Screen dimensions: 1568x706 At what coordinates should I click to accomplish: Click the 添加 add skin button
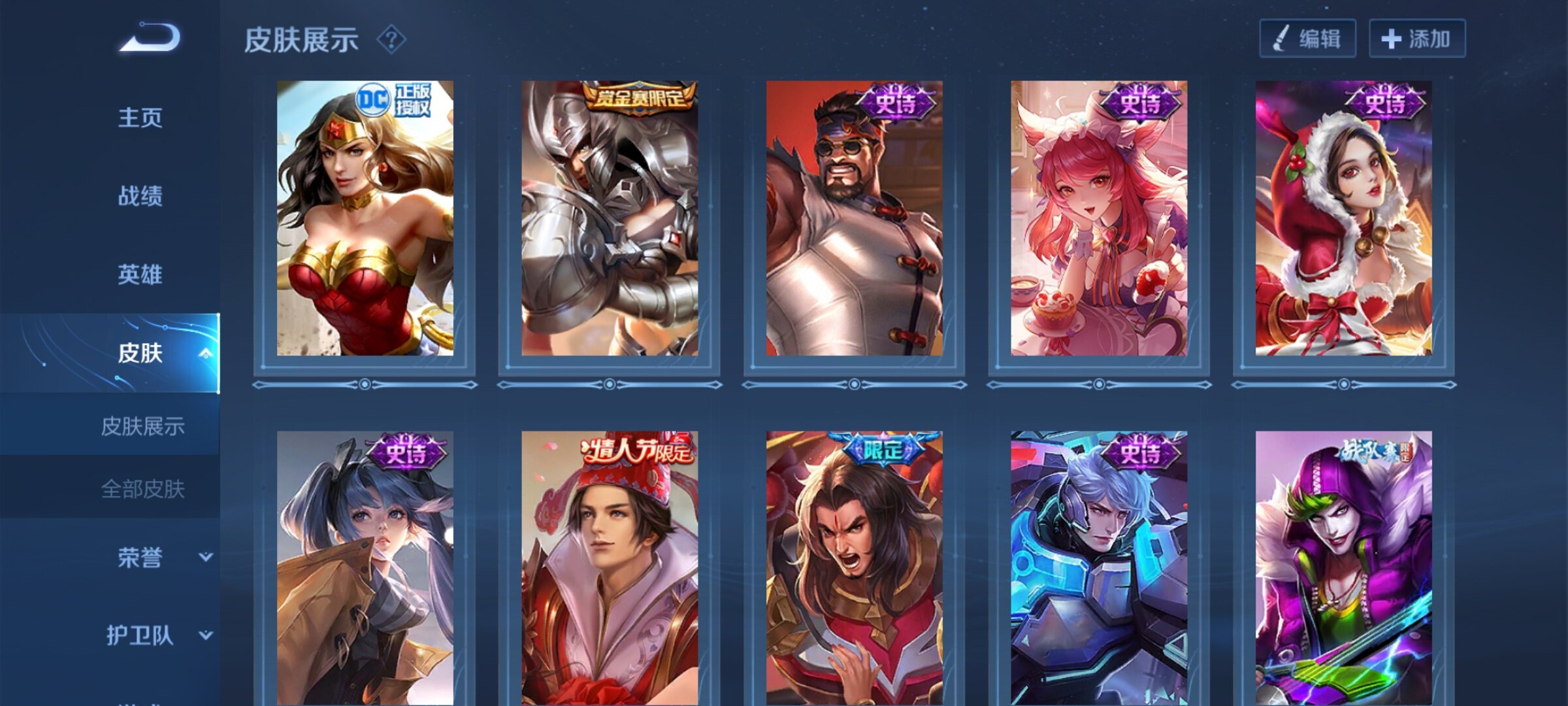click(x=1416, y=39)
